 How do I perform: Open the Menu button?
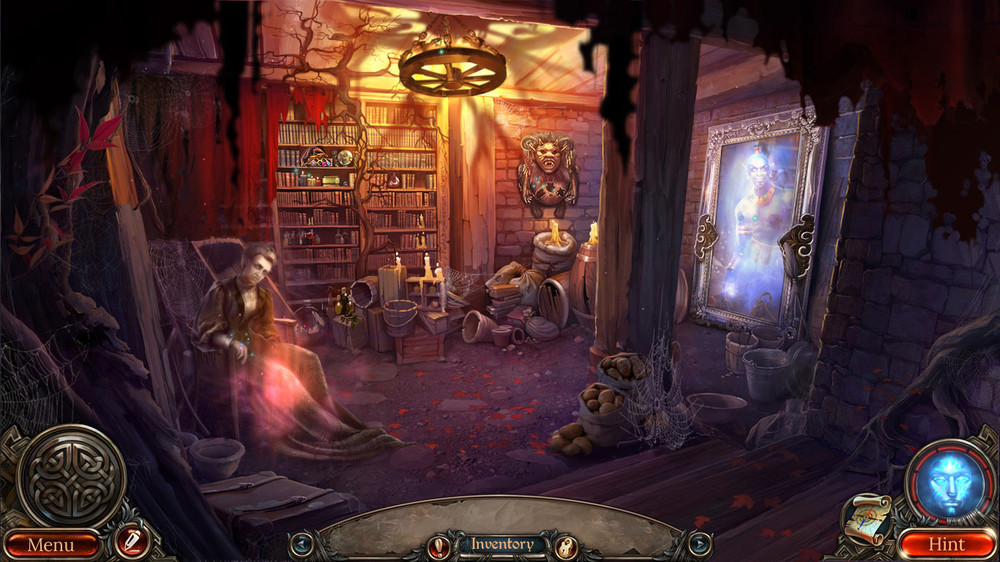[50, 545]
